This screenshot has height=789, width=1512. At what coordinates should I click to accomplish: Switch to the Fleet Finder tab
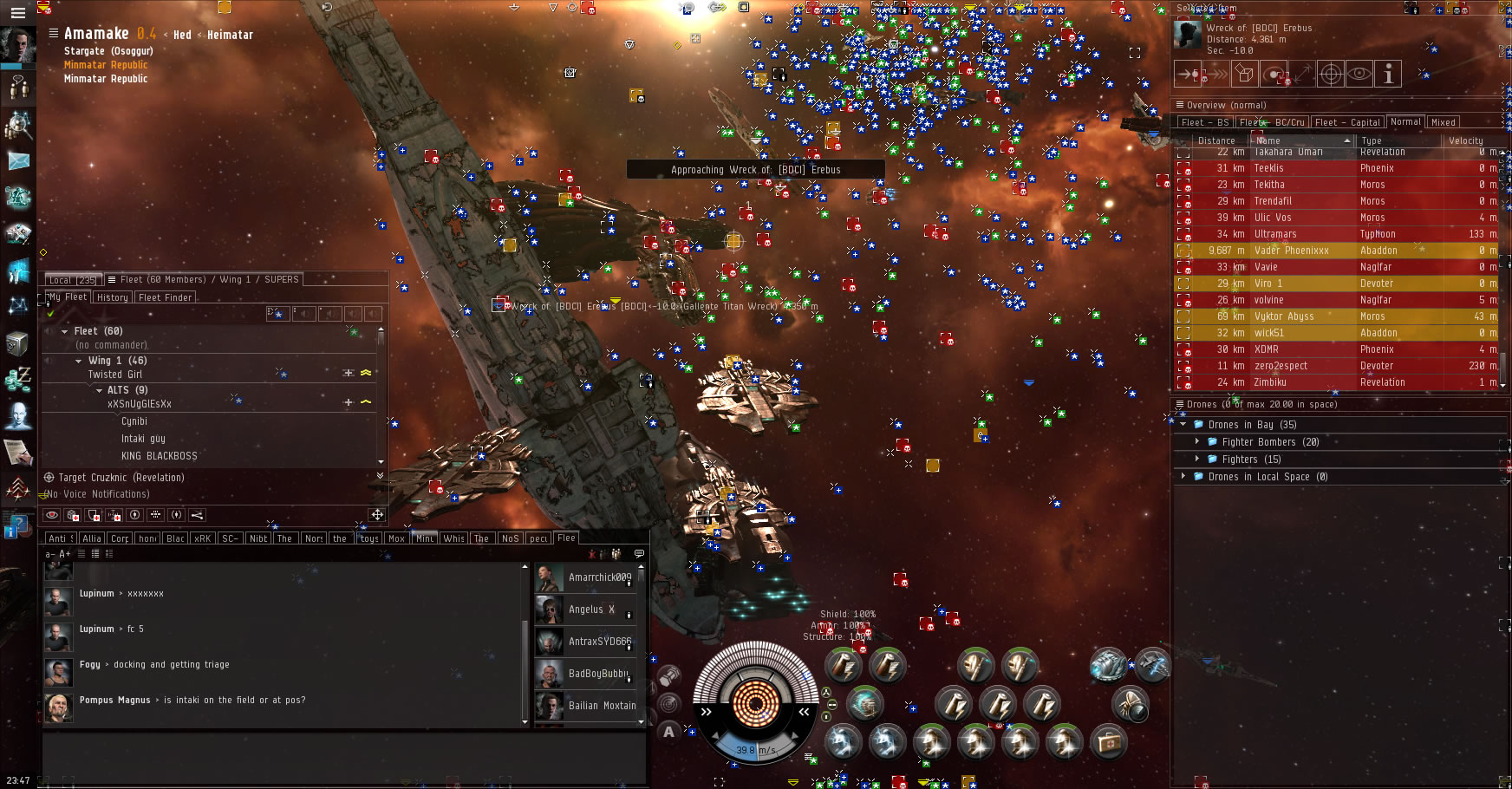pos(165,297)
